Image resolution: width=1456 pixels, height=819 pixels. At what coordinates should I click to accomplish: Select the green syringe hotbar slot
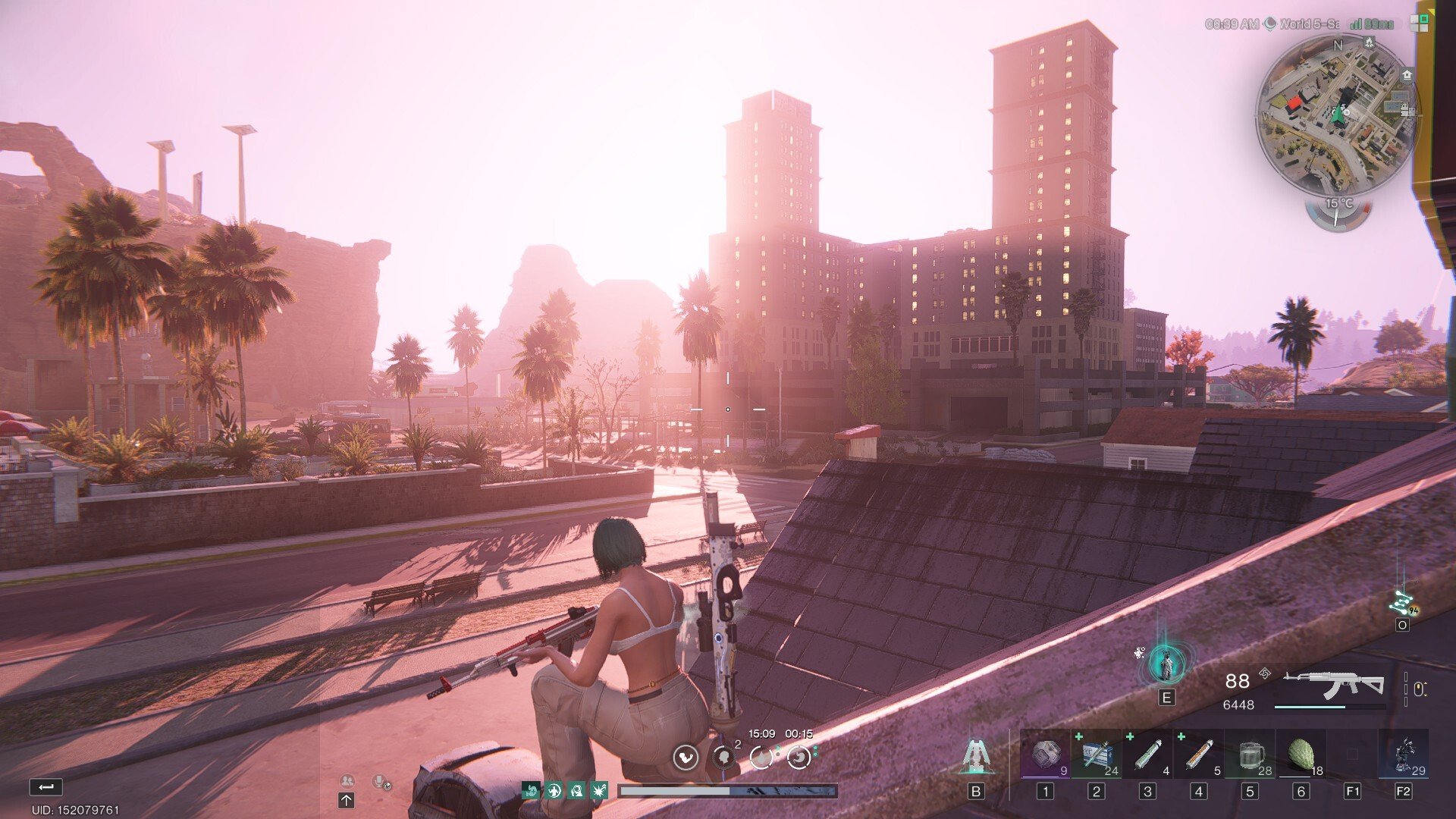point(1147,755)
